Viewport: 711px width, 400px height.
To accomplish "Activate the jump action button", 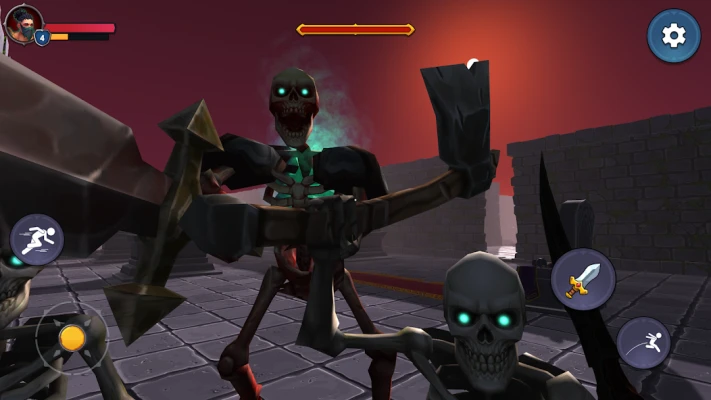I will 643,343.
